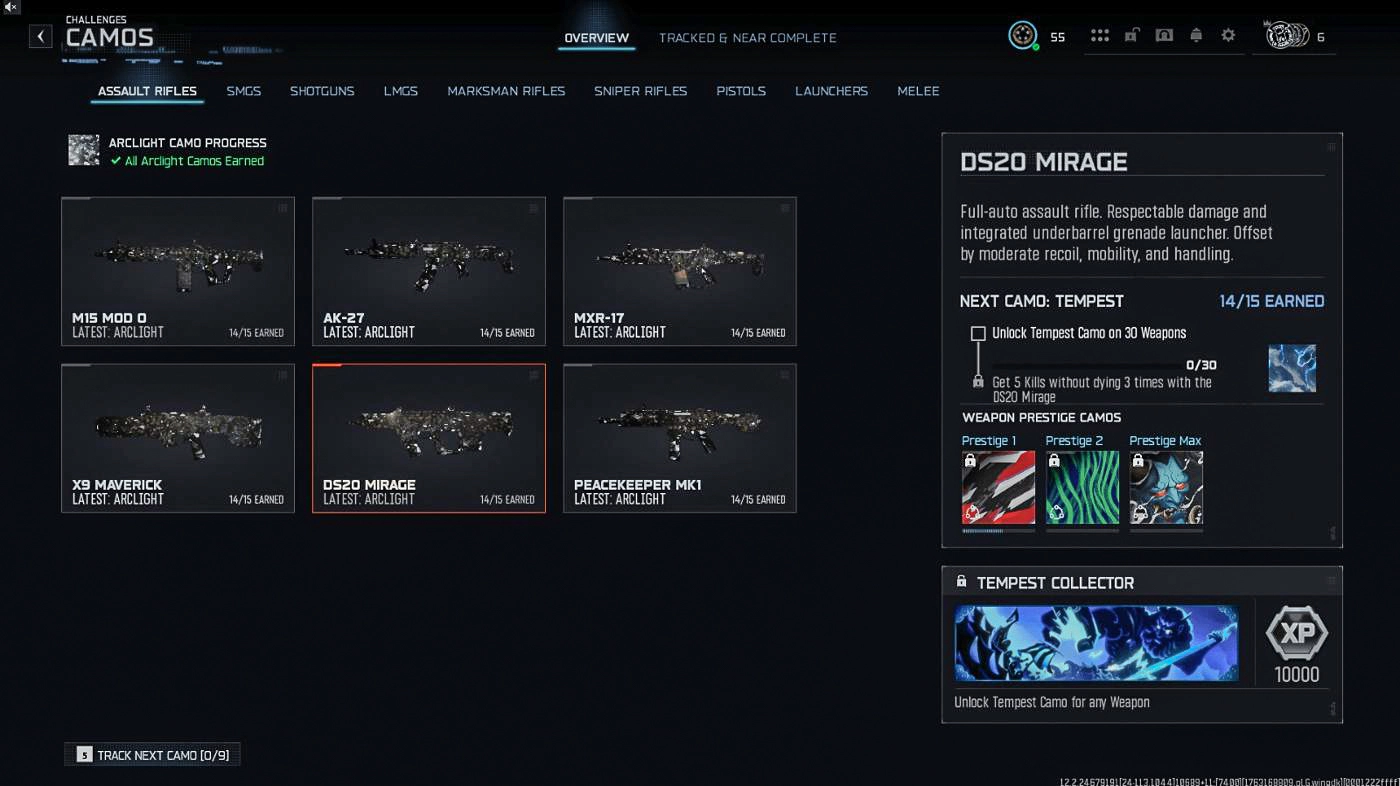Switch to the SNIPER RIFLES tab
Screen dimensions: 1400x786
point(640,91)
